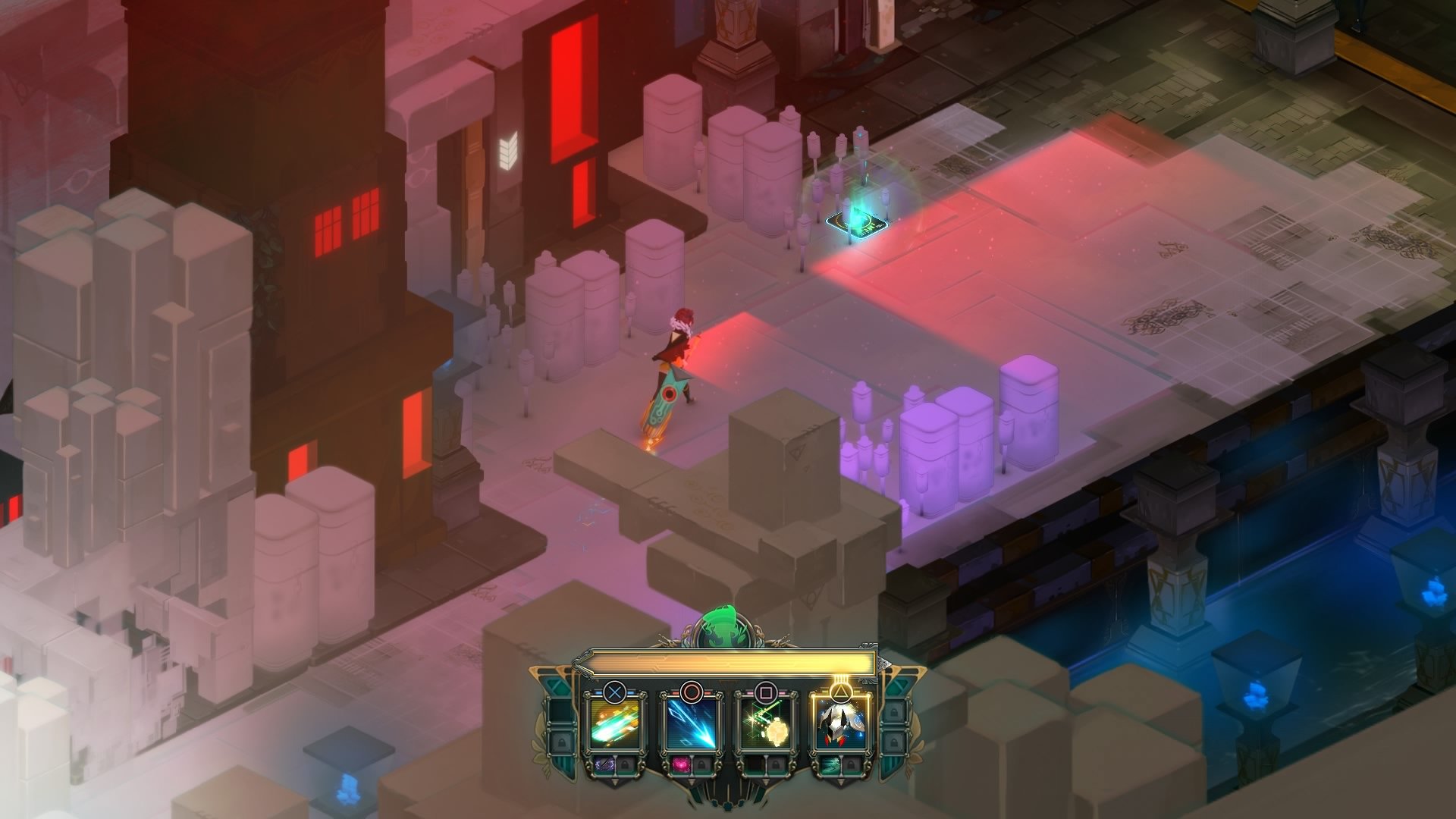Activate the glowing access point terminal
Screen dimensions: 1456x819
[x=855, y=224]
